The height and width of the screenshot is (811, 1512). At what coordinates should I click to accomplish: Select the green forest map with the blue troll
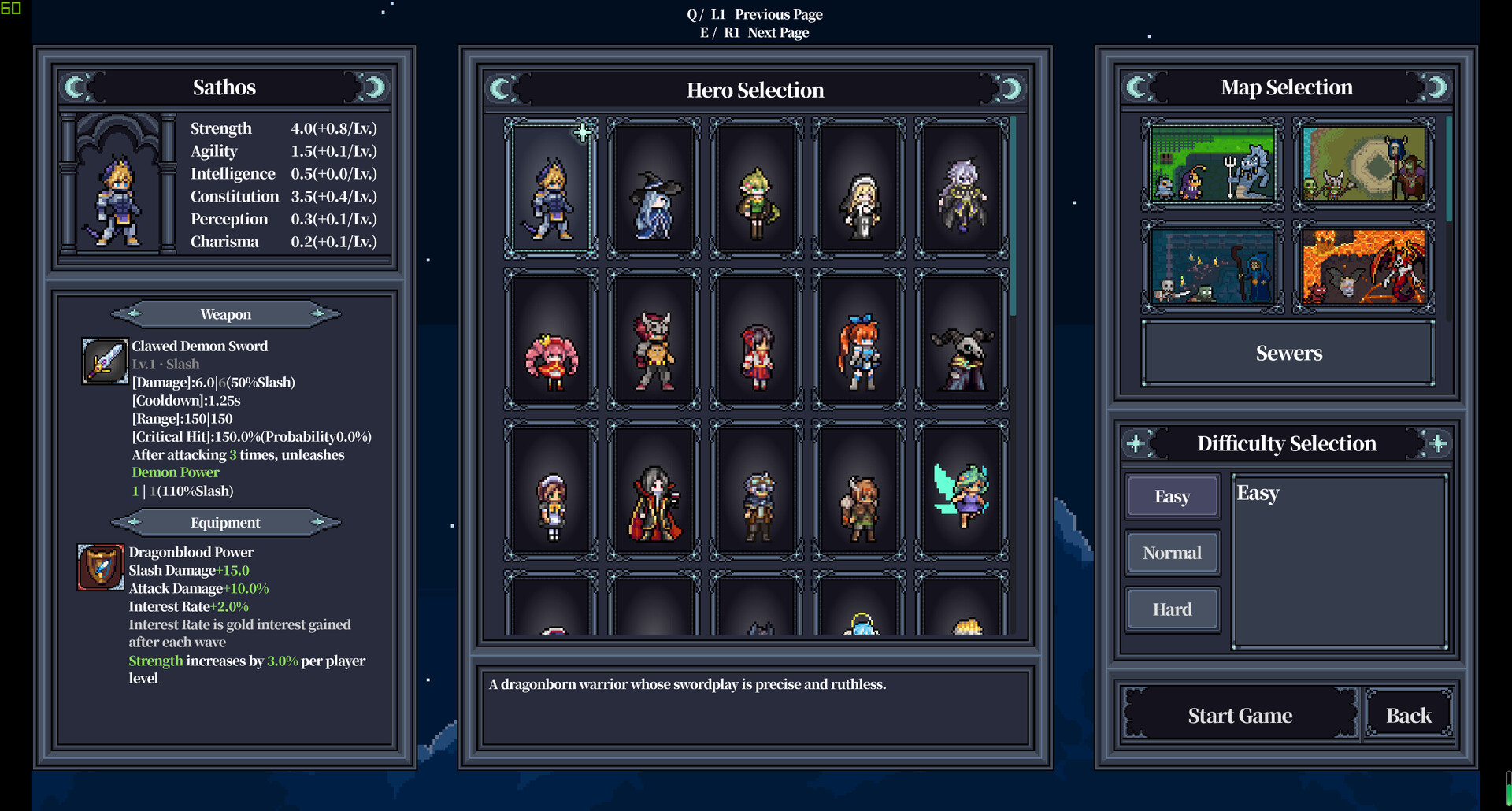[1212, 164]
